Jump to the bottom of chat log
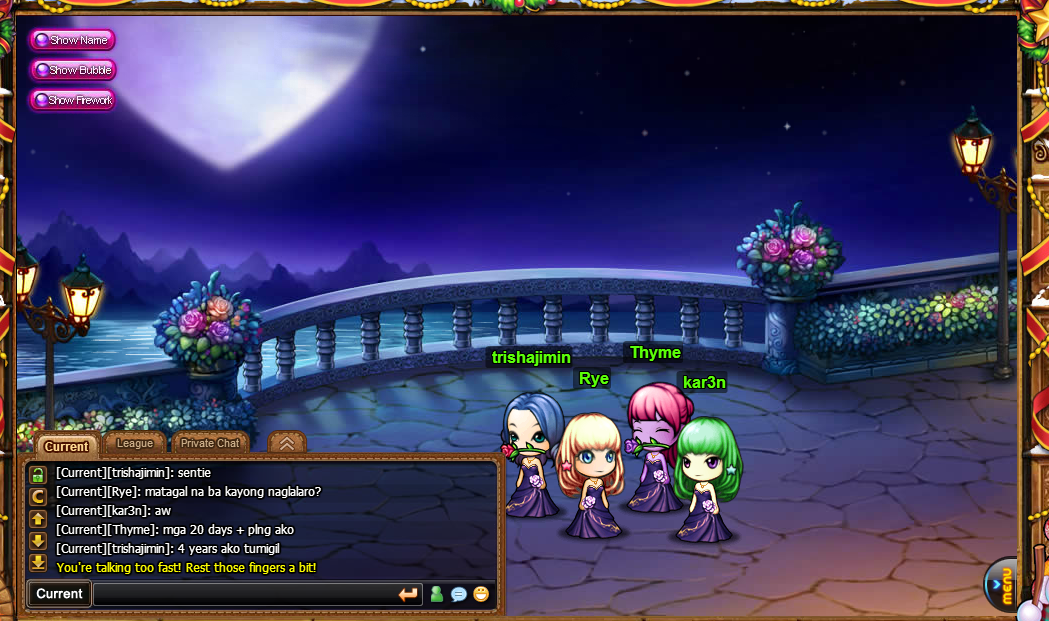 38,562
